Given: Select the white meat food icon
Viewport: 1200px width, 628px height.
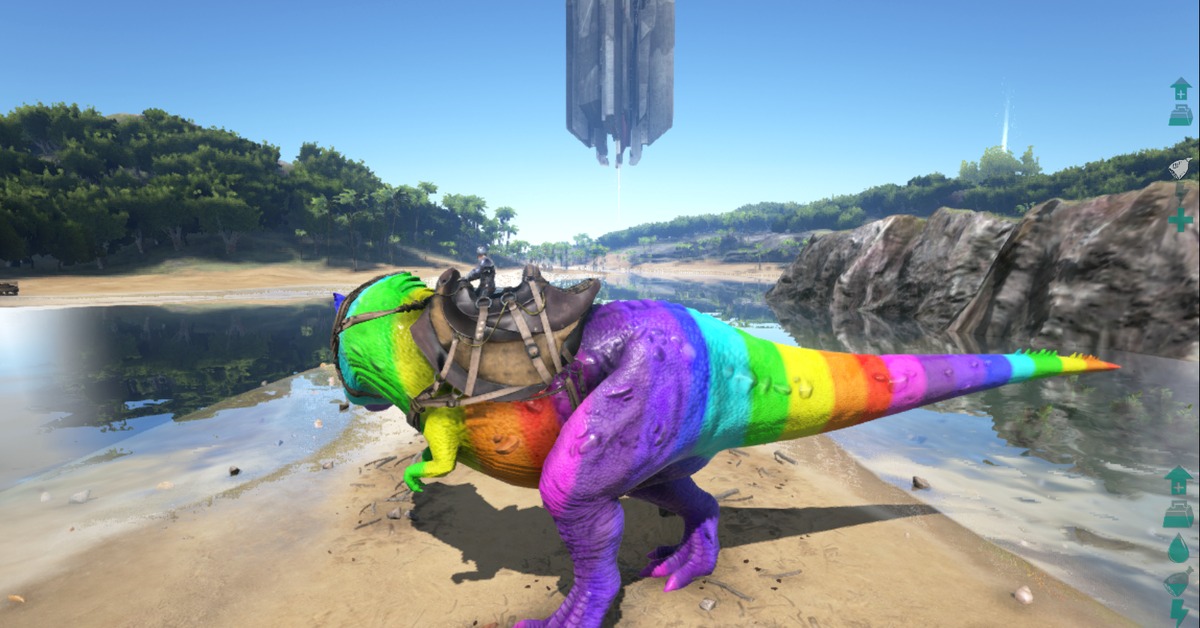Looking at the screenshot, I should (1181, 167).
